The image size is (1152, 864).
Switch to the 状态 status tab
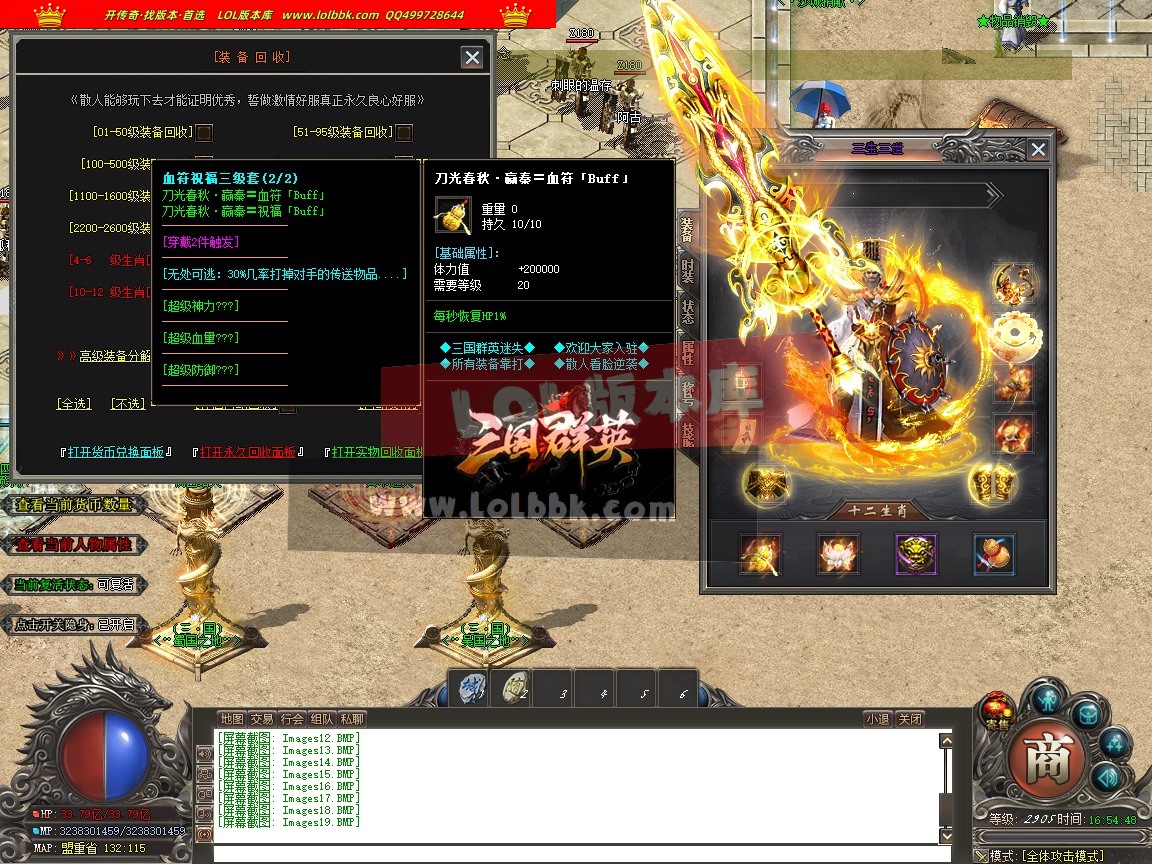tap(688, 310)
